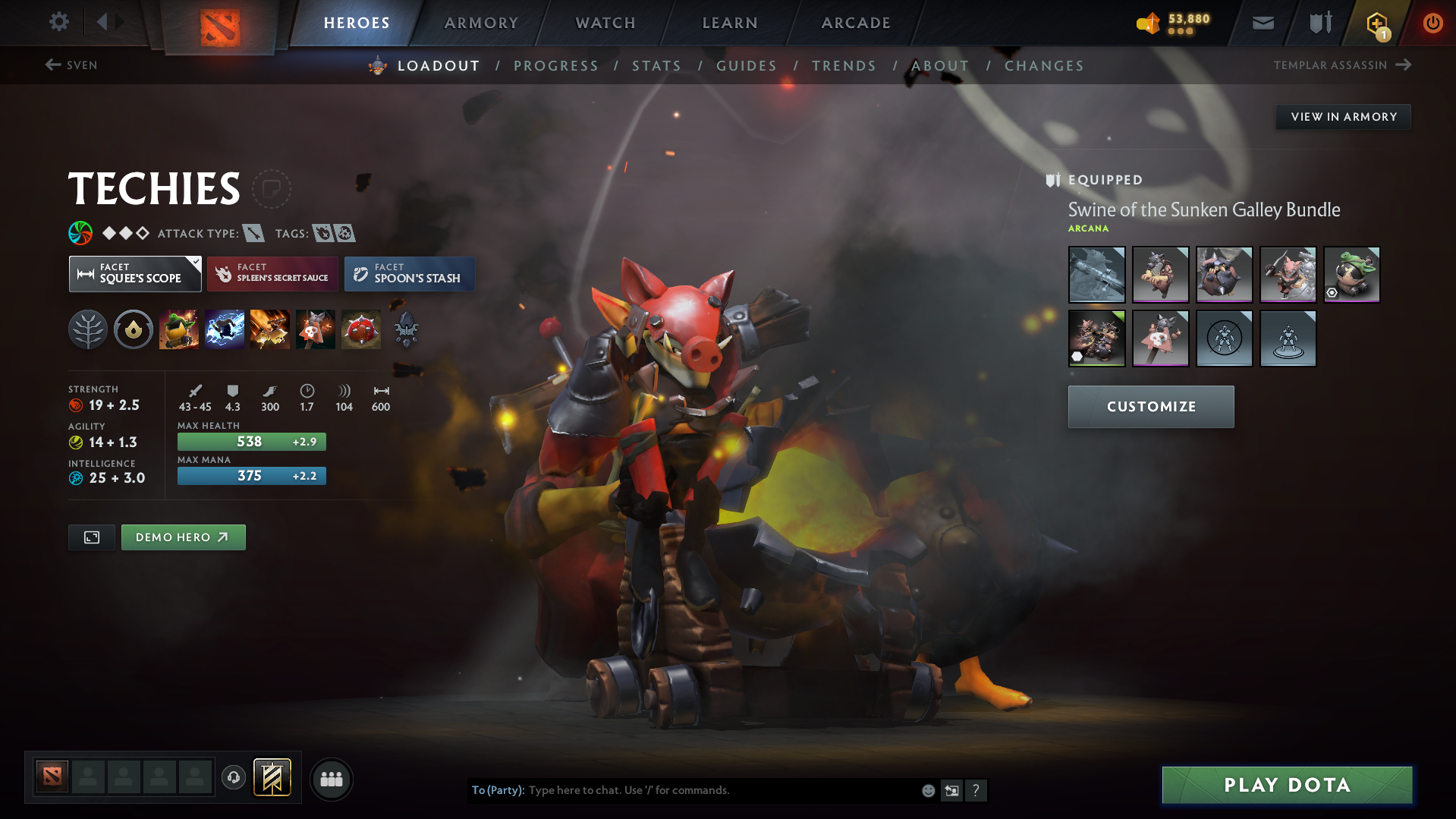The image size is (1456, 819).
Task: Open the STATS loadout section
Action: click(656, 66)
